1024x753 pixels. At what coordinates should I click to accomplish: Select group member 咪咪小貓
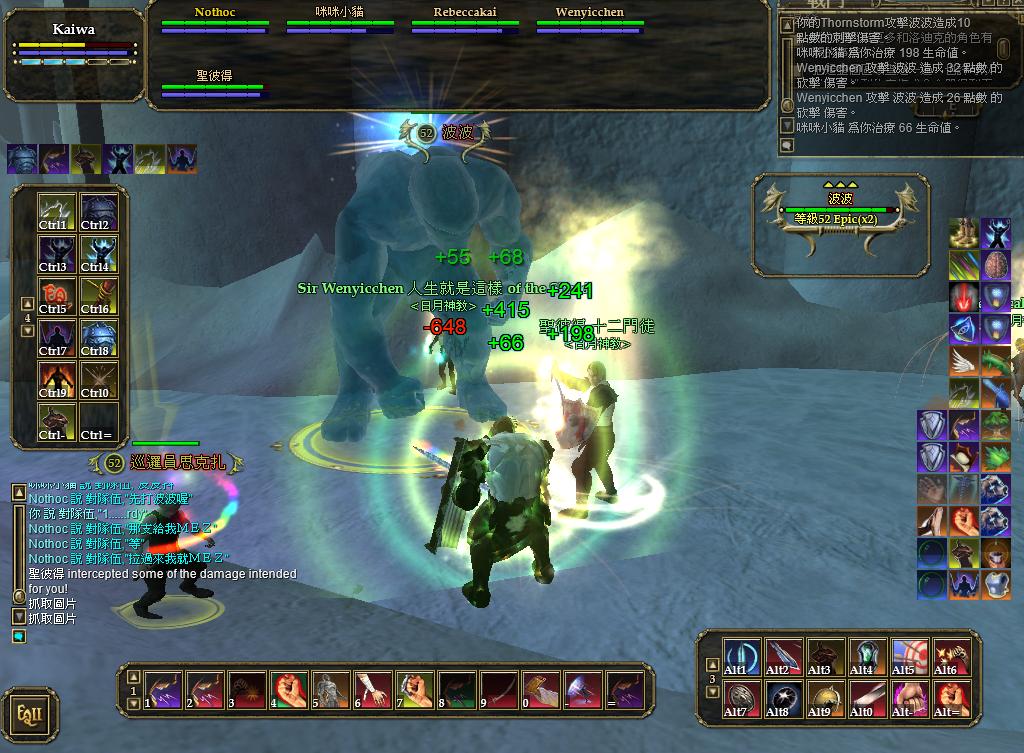tap(339, 19)
